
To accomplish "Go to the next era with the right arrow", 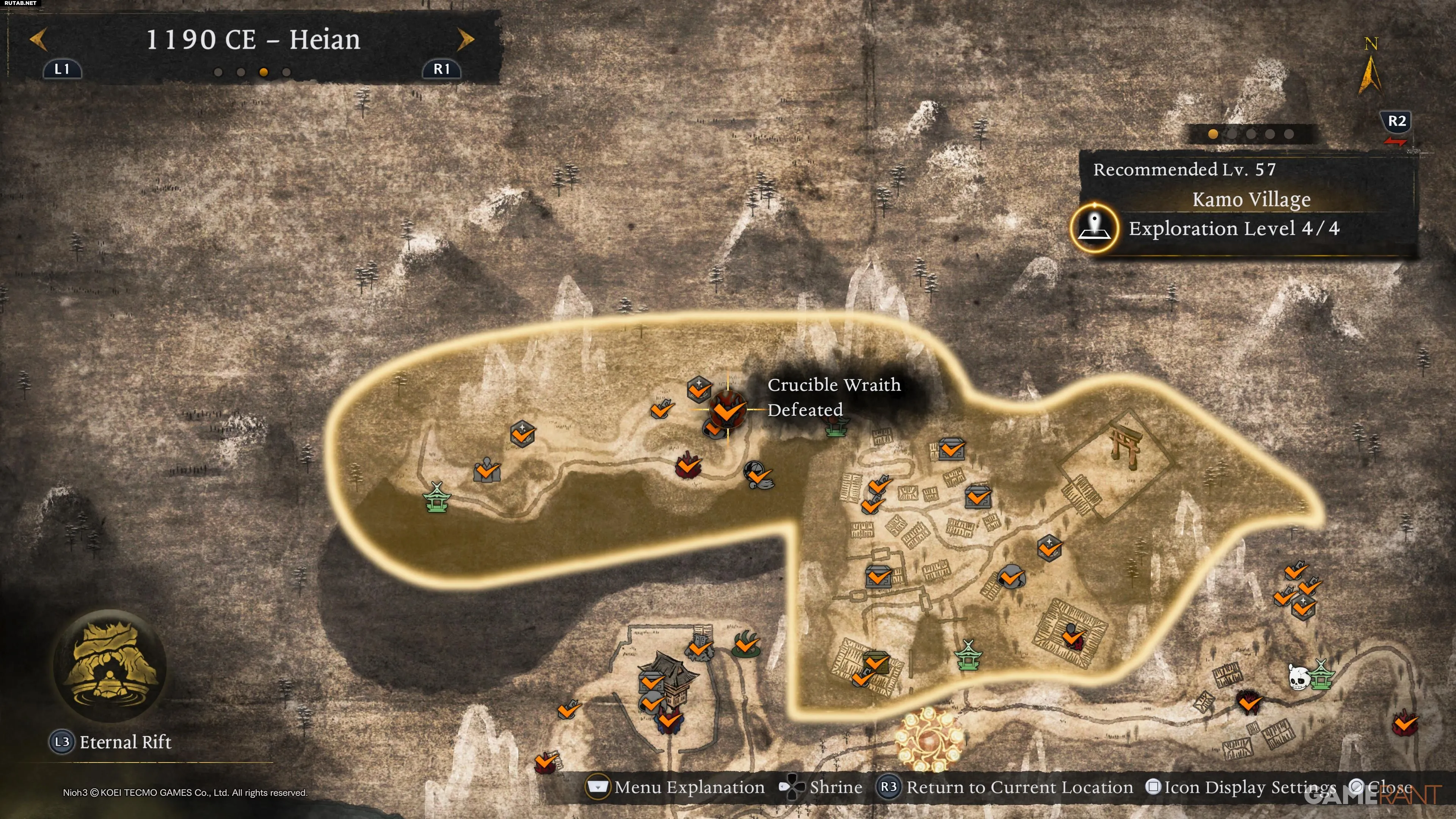I will [x=465, y=39].
